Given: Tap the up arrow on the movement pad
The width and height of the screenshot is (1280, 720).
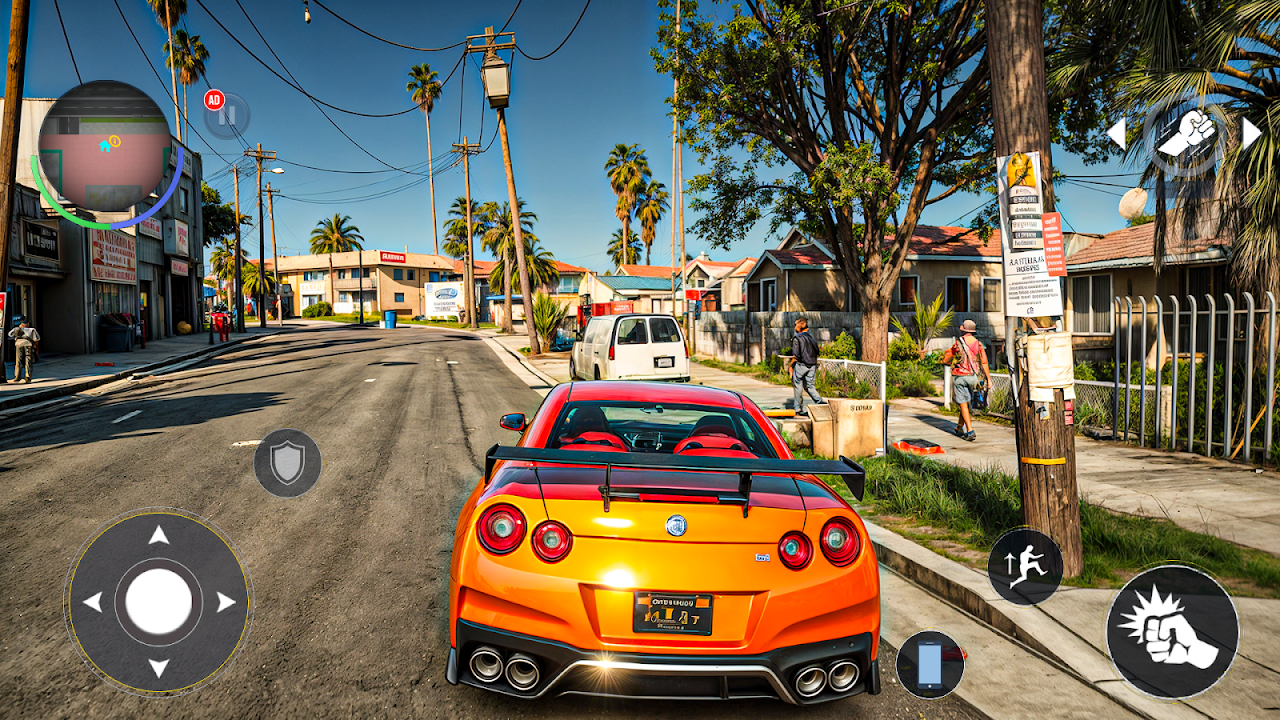Looking at the screenshot, I should click(158, 536).
